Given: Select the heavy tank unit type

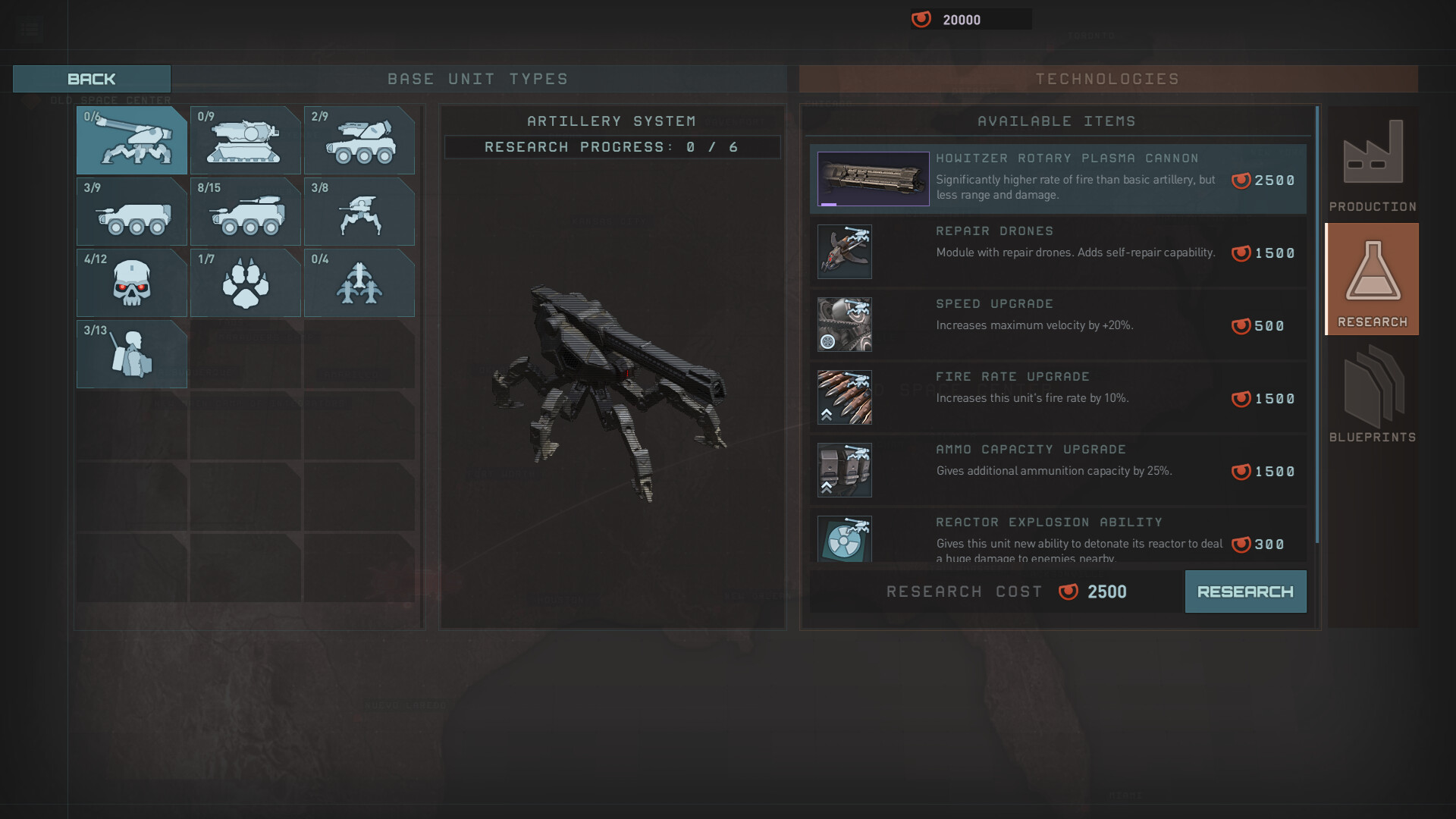Looking at the screenshot, I should pyautogui.click(x=246, y=140).
